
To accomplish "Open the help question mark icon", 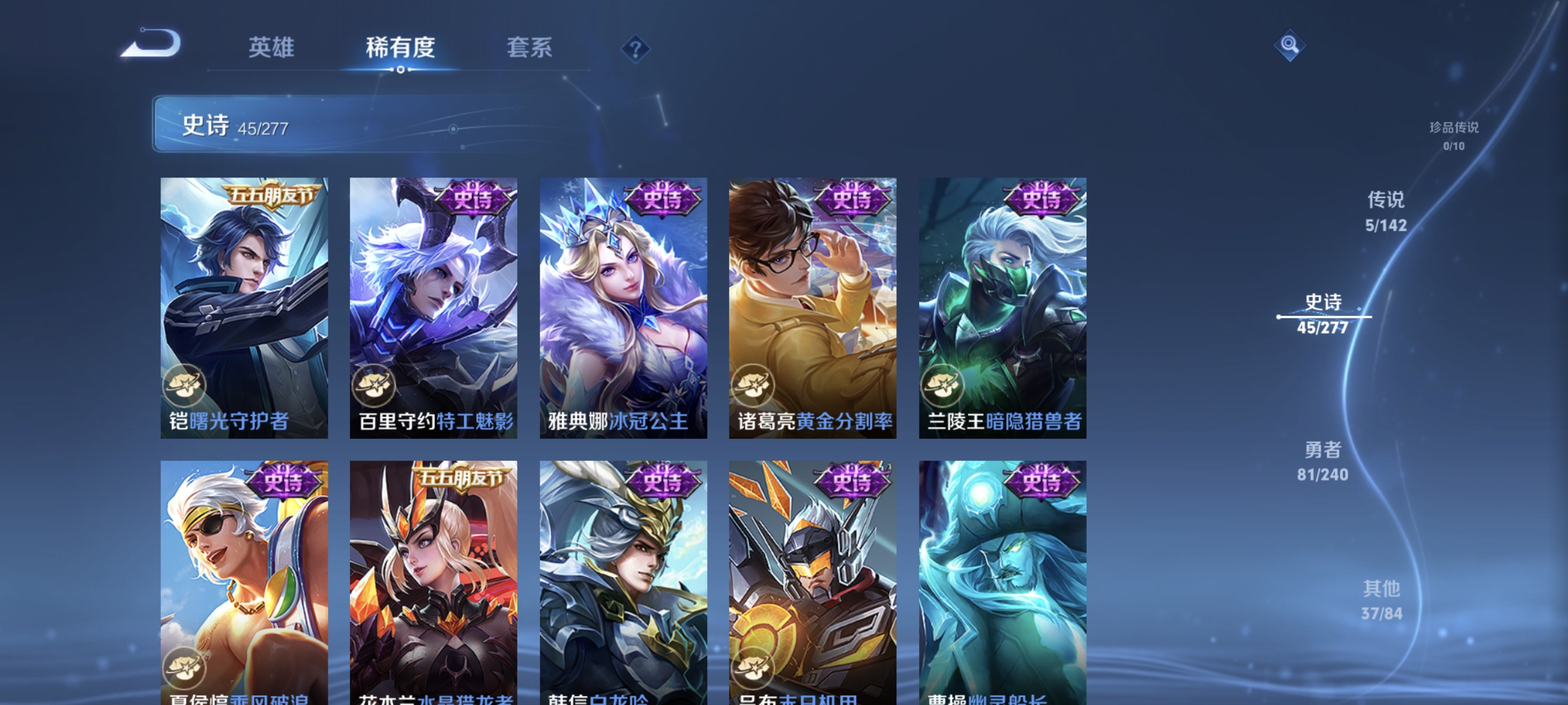I will point(635,51).
